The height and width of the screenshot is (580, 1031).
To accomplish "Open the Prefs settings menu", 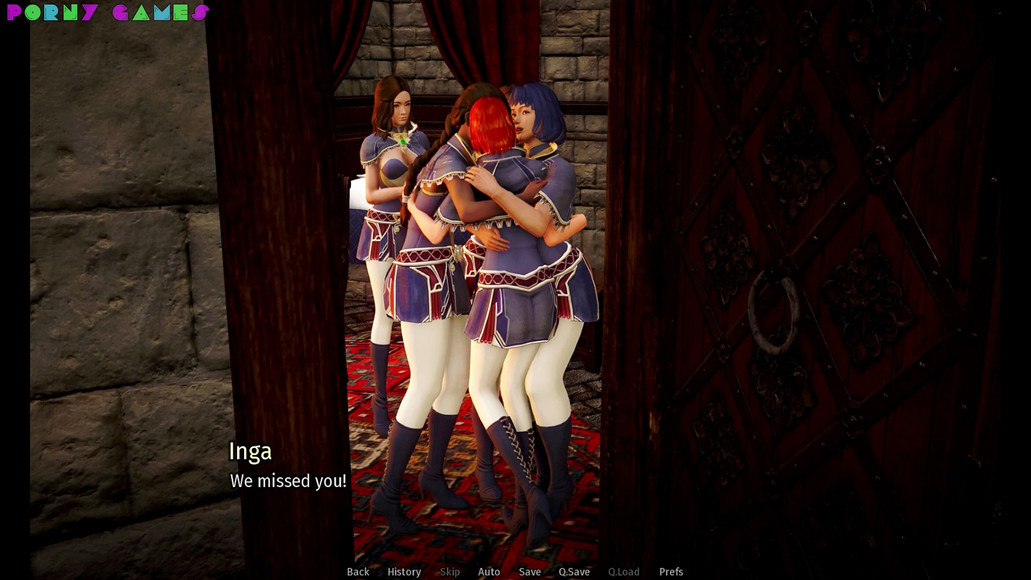I will pos(671,572).
